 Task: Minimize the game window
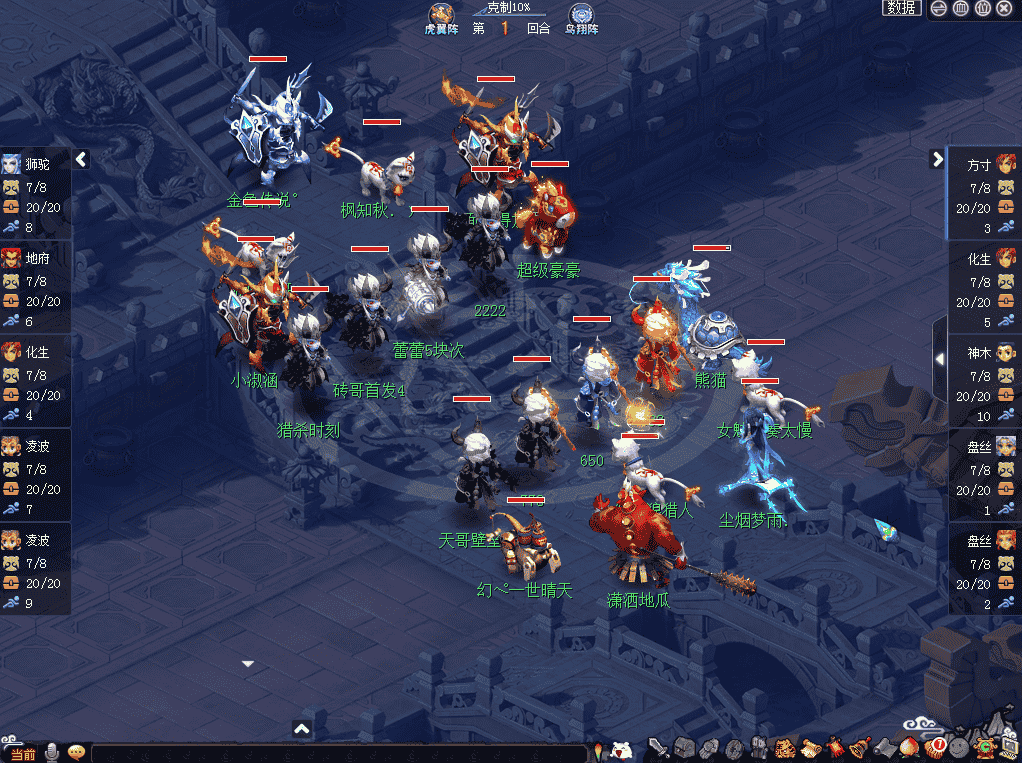click(938, 8)
